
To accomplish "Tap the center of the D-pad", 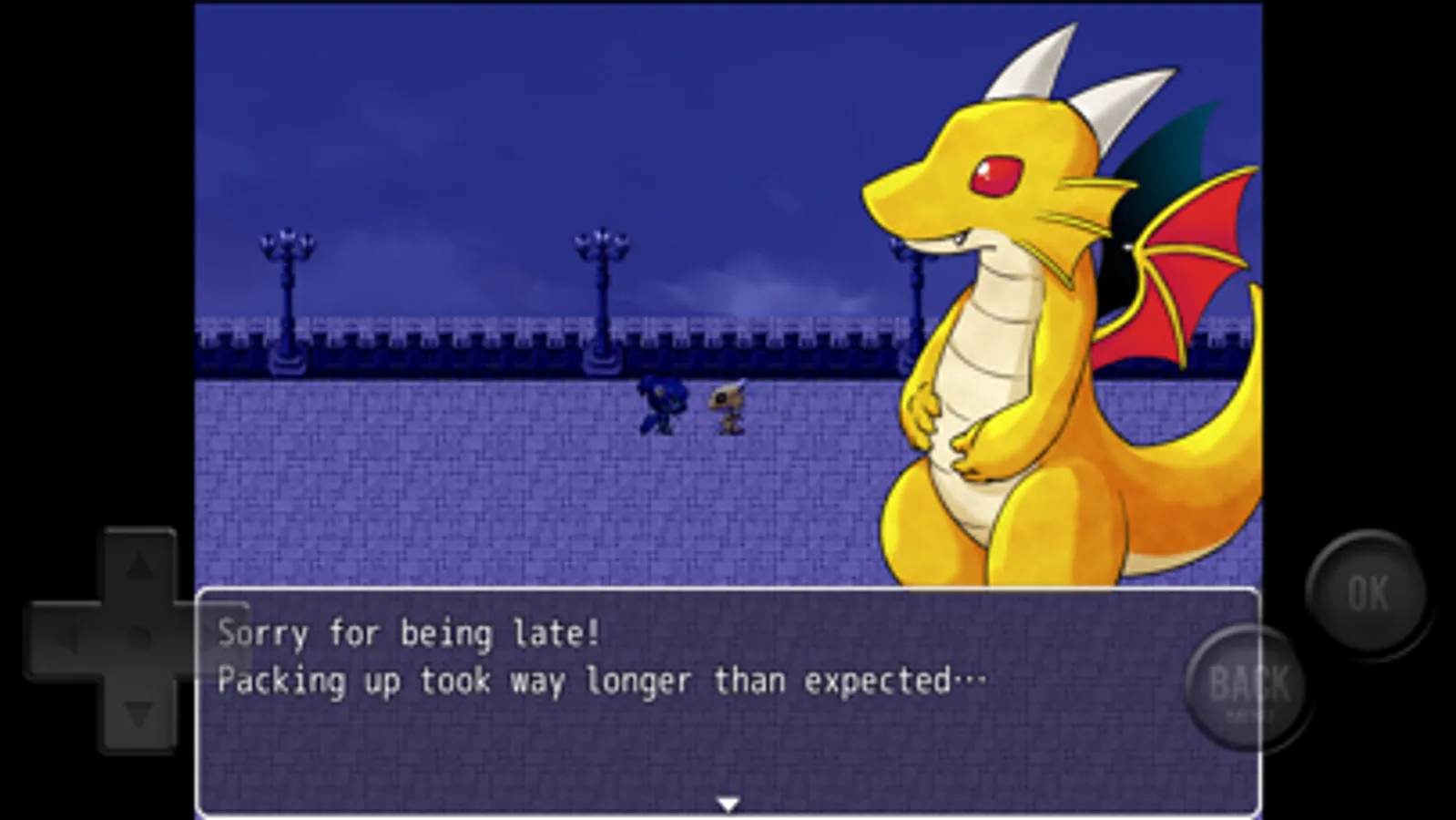I will pyautogui.click(x=137, y=638).
